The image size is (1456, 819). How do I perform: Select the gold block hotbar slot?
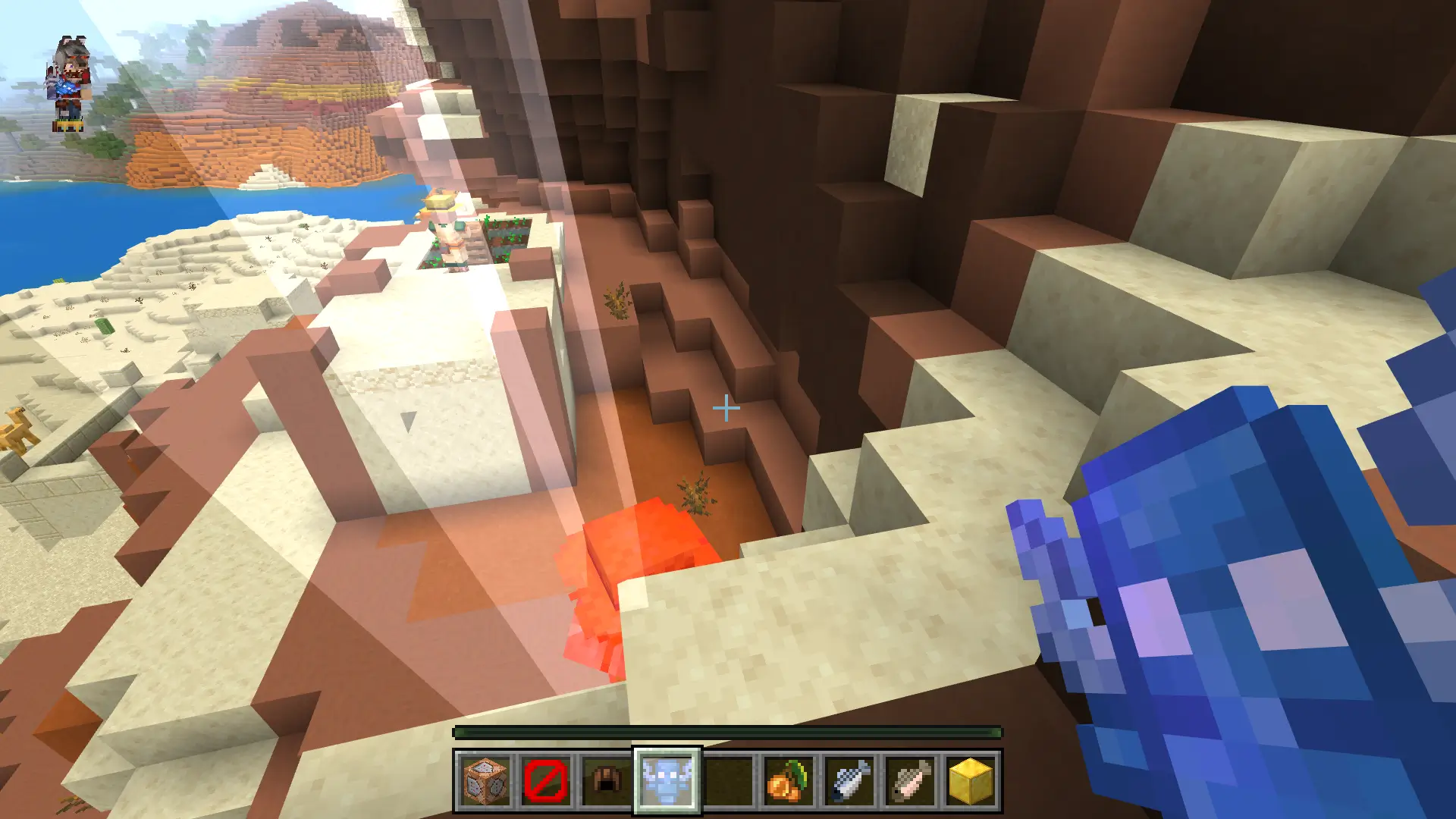pyautogui.click(x=971, y=780)
